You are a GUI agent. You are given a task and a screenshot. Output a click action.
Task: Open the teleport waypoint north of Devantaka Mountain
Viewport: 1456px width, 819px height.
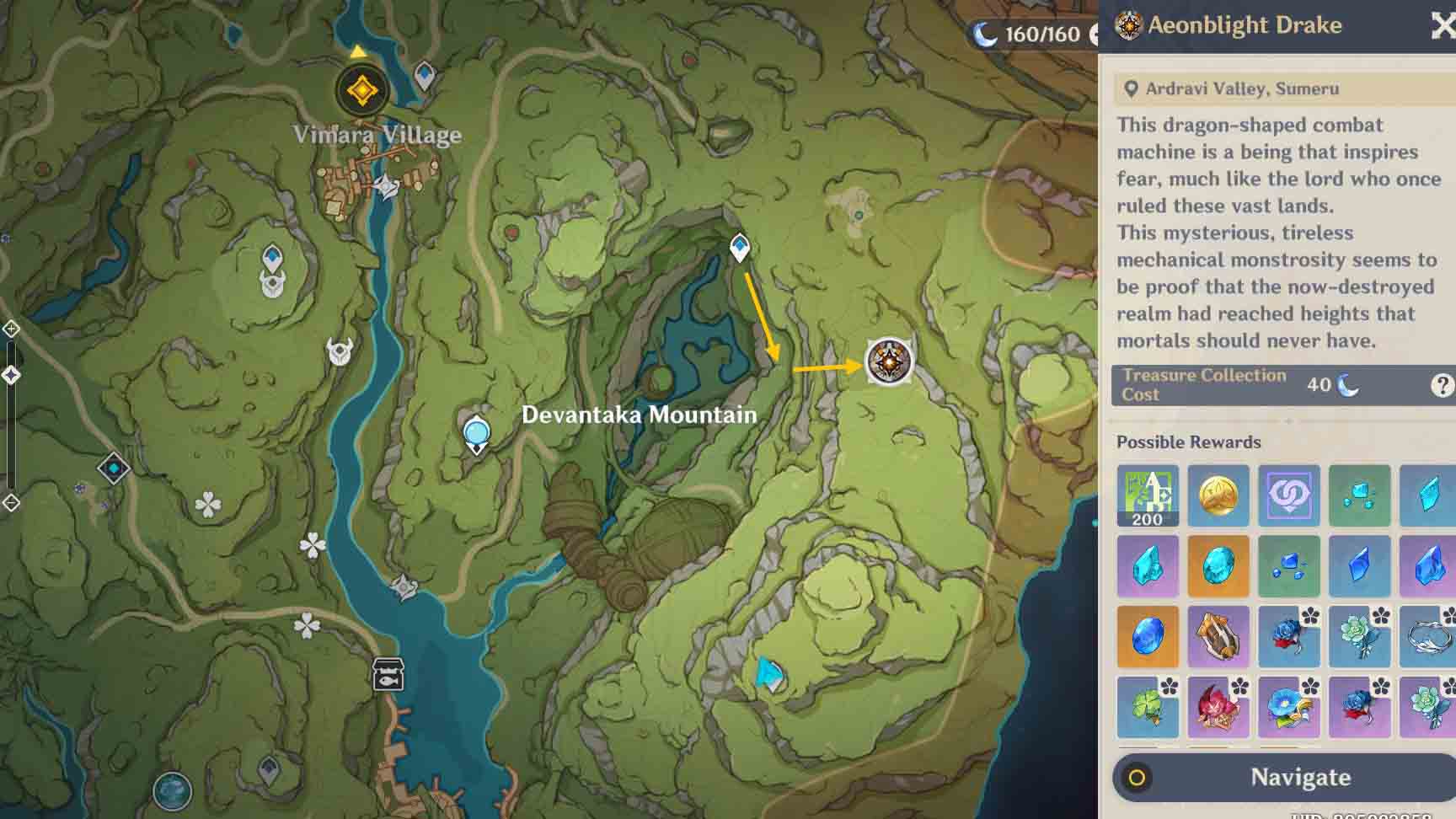[739, 247]
